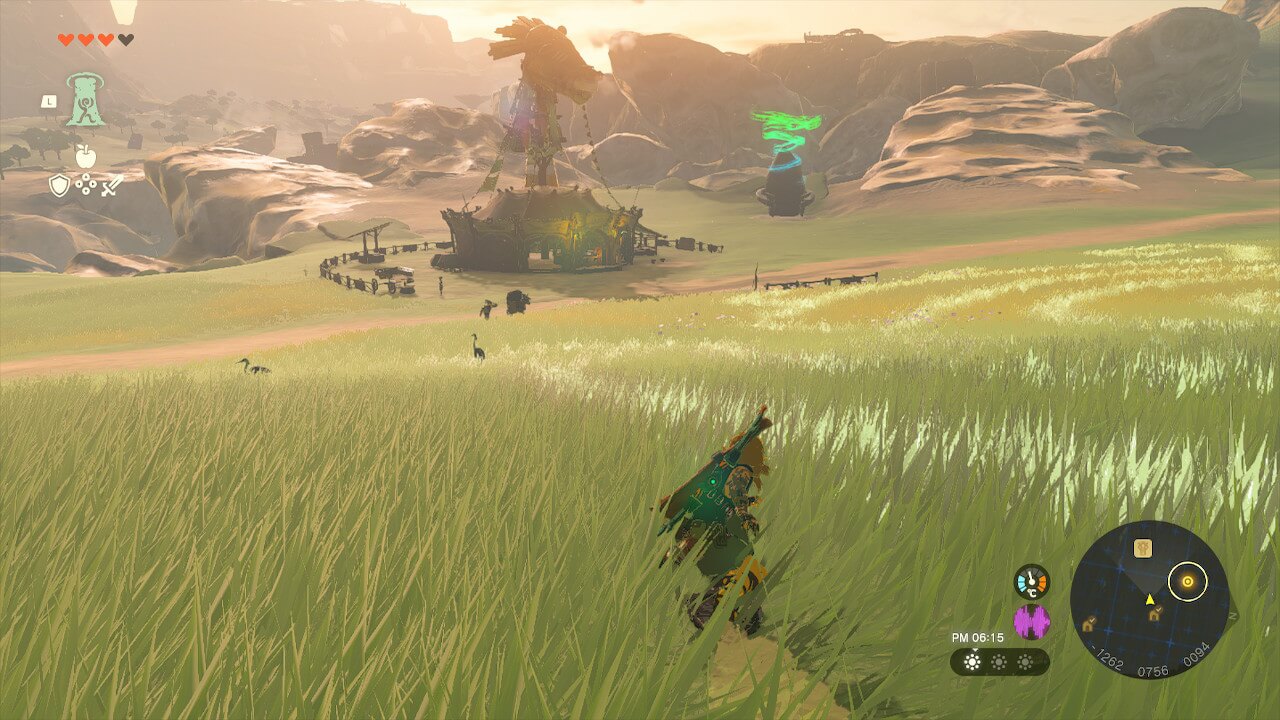Open the sword weapon quick-select icon
The height and width of the screenshot is (720, 1280).
coord(112,185)
